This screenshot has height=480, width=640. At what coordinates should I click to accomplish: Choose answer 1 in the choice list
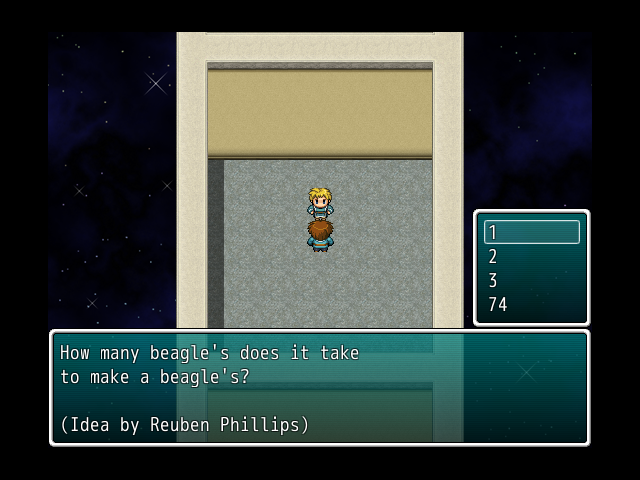pos(531,232)
